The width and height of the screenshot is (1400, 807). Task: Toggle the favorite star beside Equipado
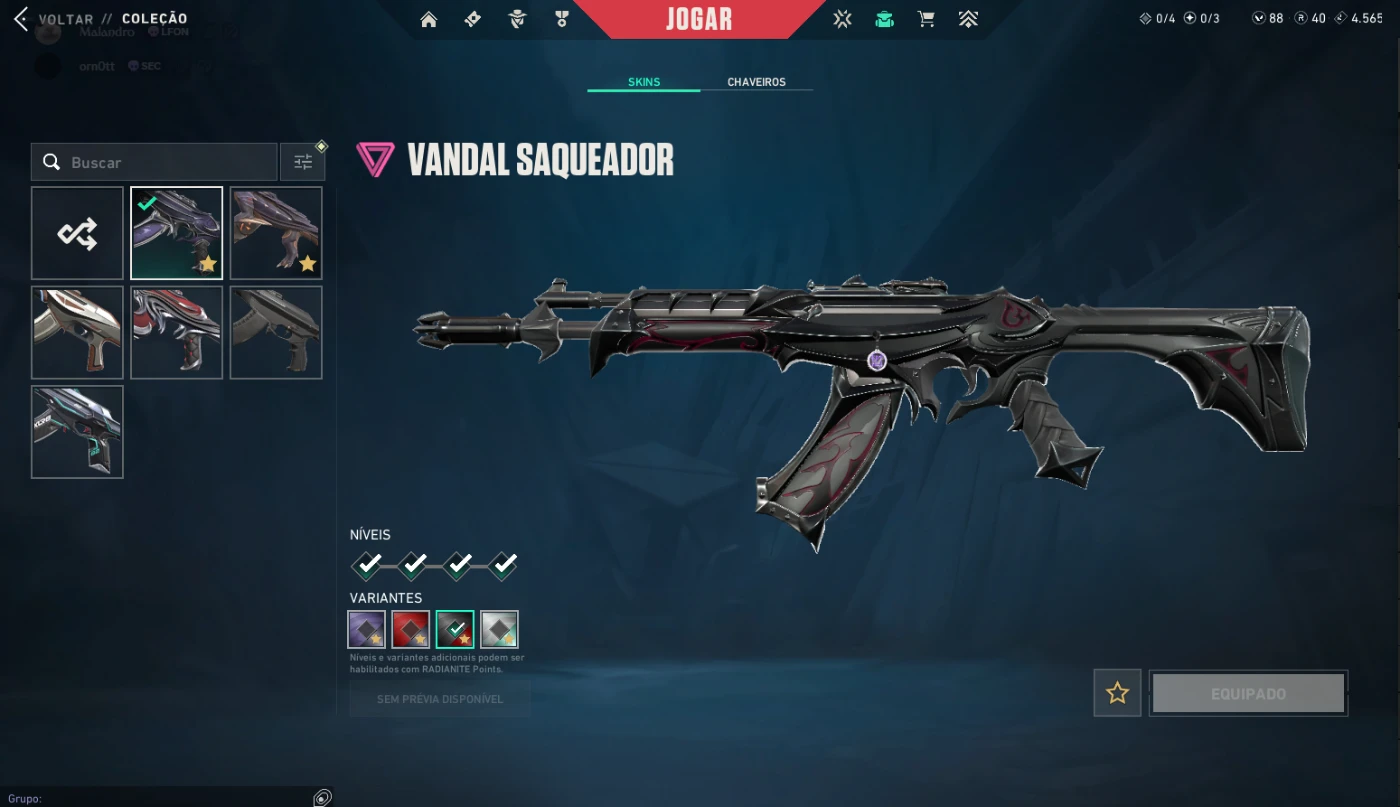point(1117,693)
